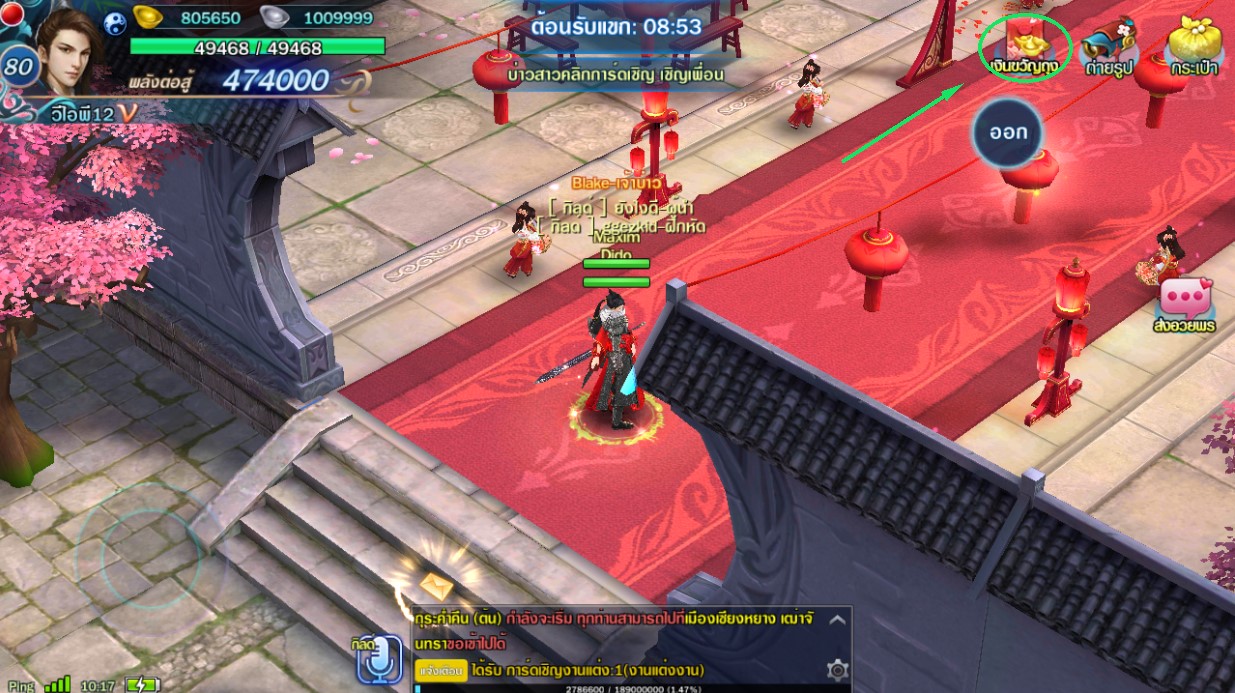Tap the chat message text area

click(x=620, y=630)
